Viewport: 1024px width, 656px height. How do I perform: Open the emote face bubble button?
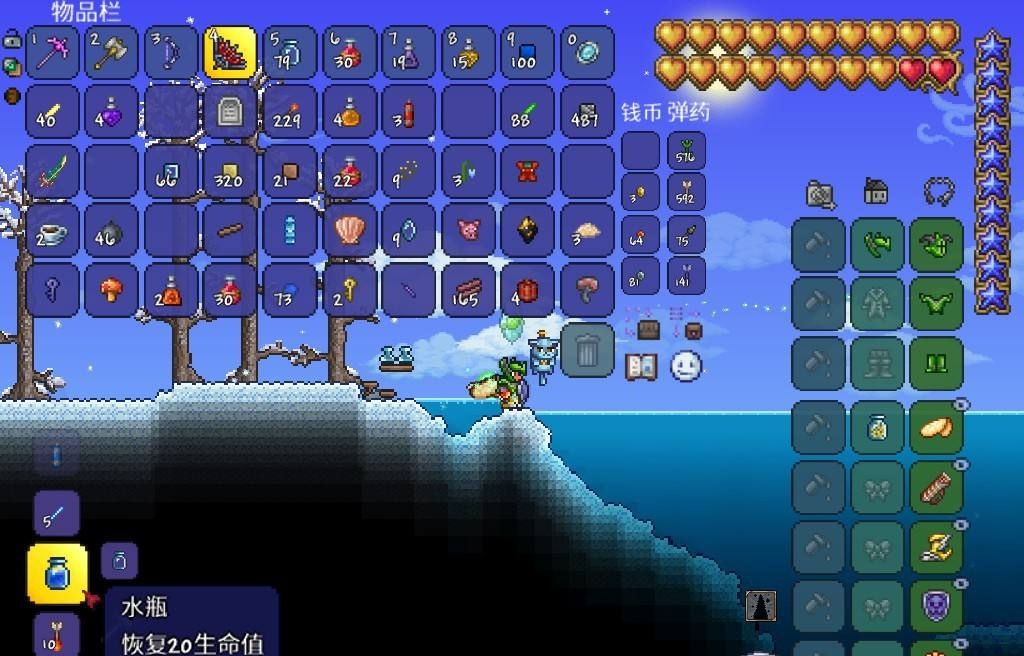point(686,366)
